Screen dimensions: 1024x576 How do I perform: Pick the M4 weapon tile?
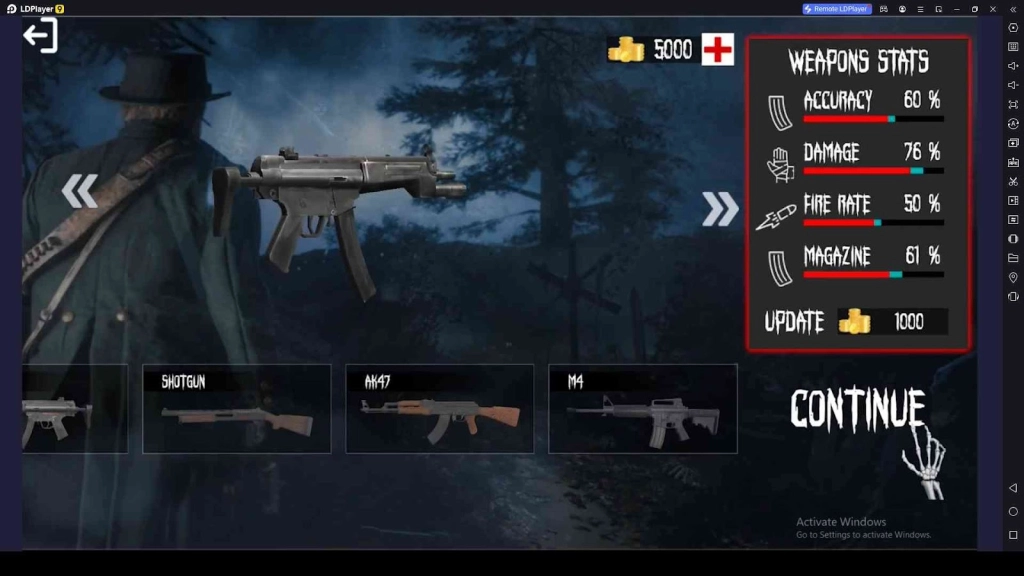642,408
